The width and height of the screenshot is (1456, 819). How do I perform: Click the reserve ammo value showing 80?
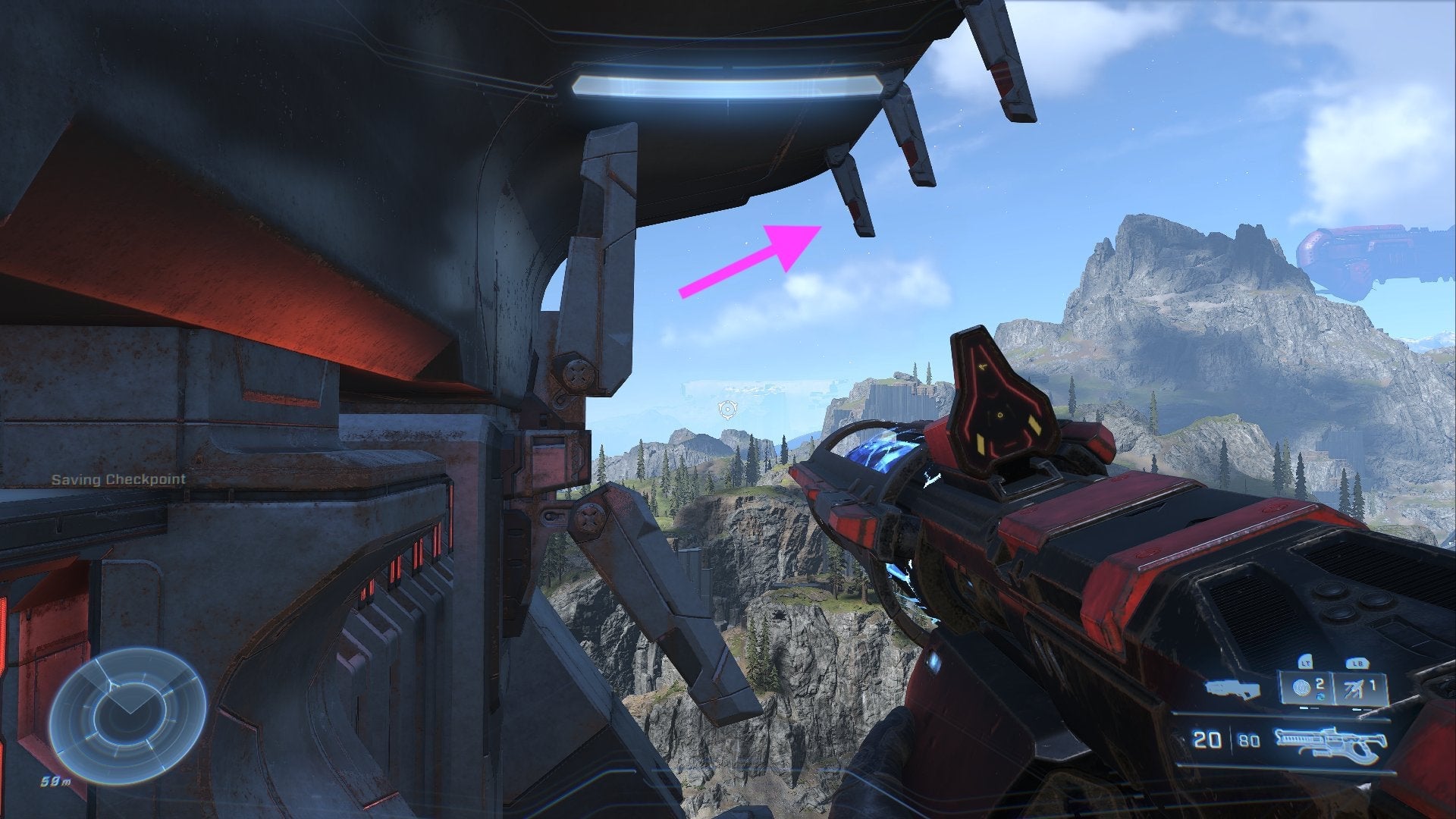[x=1249, y=739]
